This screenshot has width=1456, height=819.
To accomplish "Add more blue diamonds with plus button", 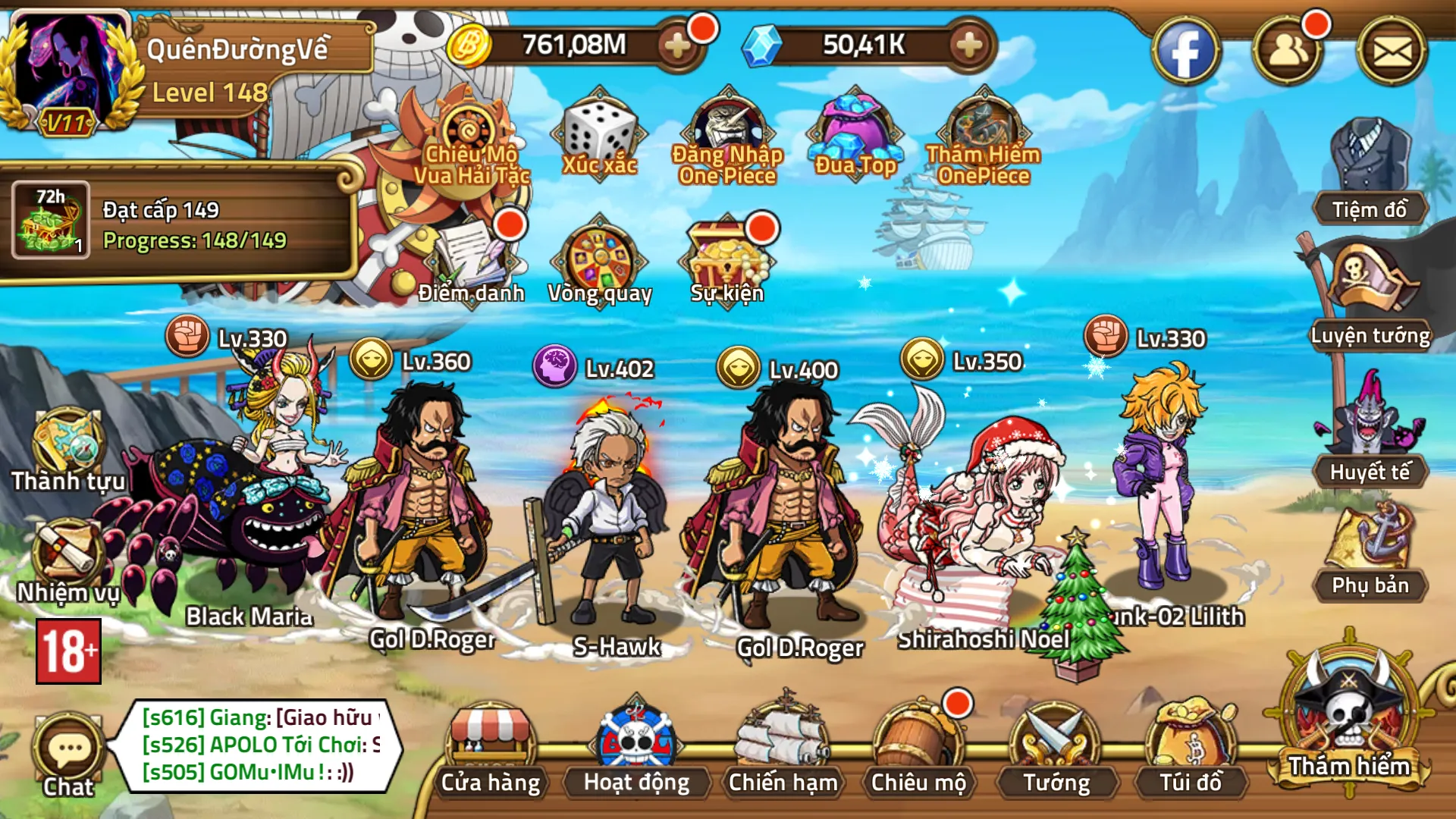I will pos(968,45).
